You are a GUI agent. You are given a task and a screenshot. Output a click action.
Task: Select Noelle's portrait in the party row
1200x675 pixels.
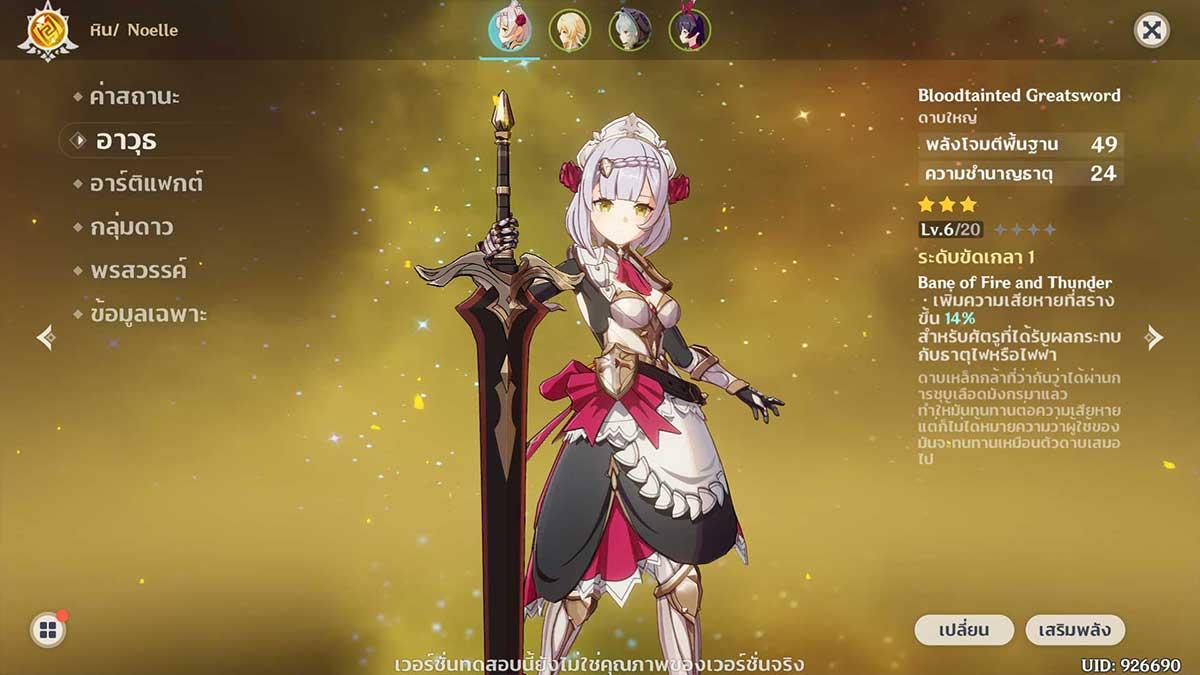[509, 30]
